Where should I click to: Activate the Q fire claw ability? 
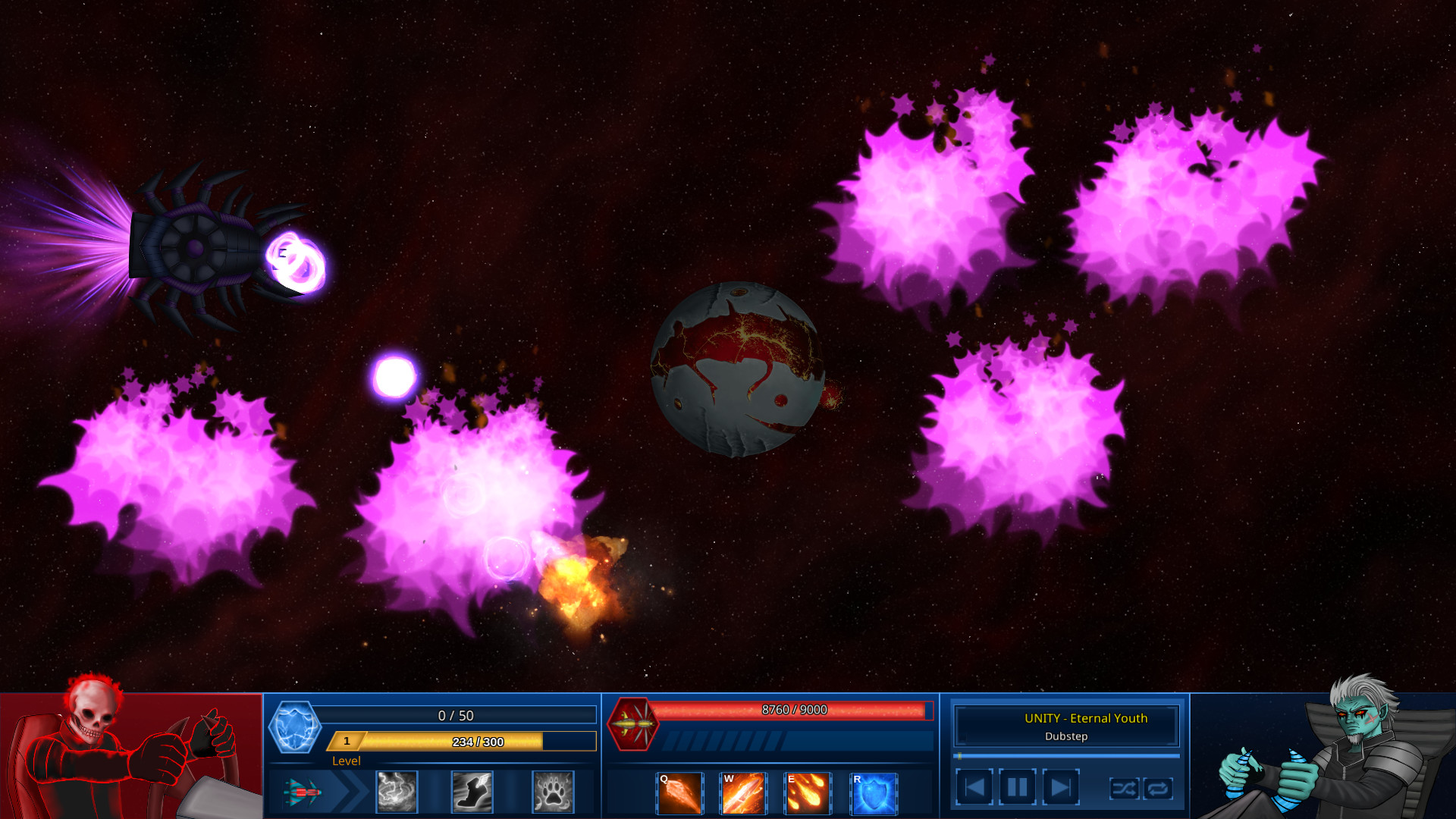click(x=679, y=792)
